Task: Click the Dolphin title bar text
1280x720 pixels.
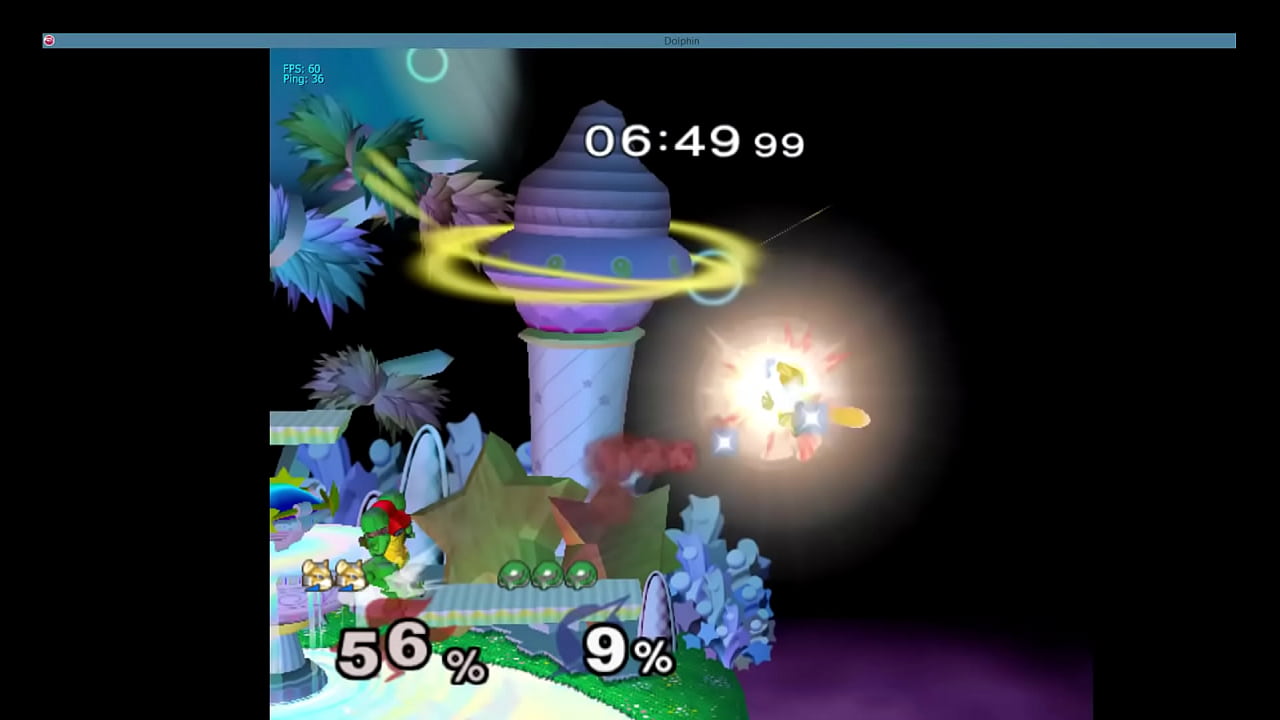Action: coord(683,41)
